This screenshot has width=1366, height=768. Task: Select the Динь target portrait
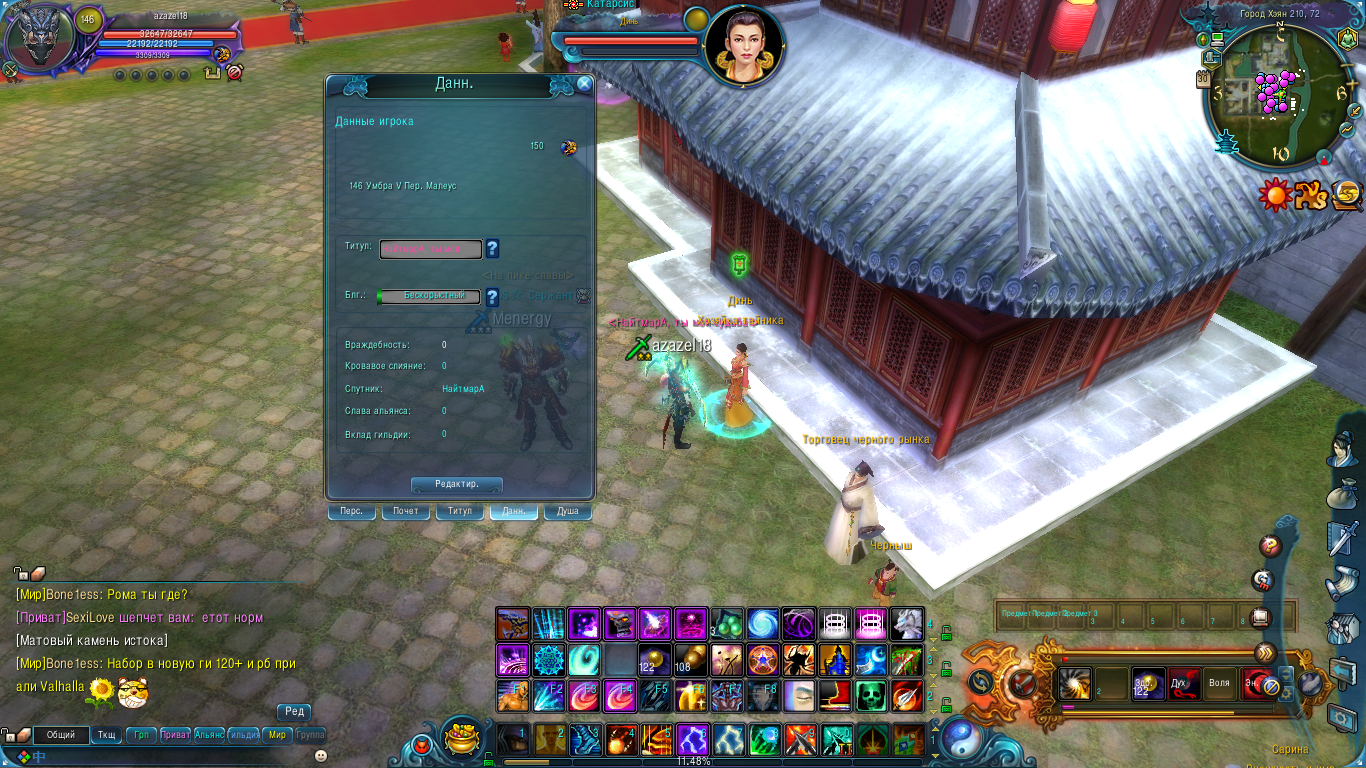pos(743,47)
